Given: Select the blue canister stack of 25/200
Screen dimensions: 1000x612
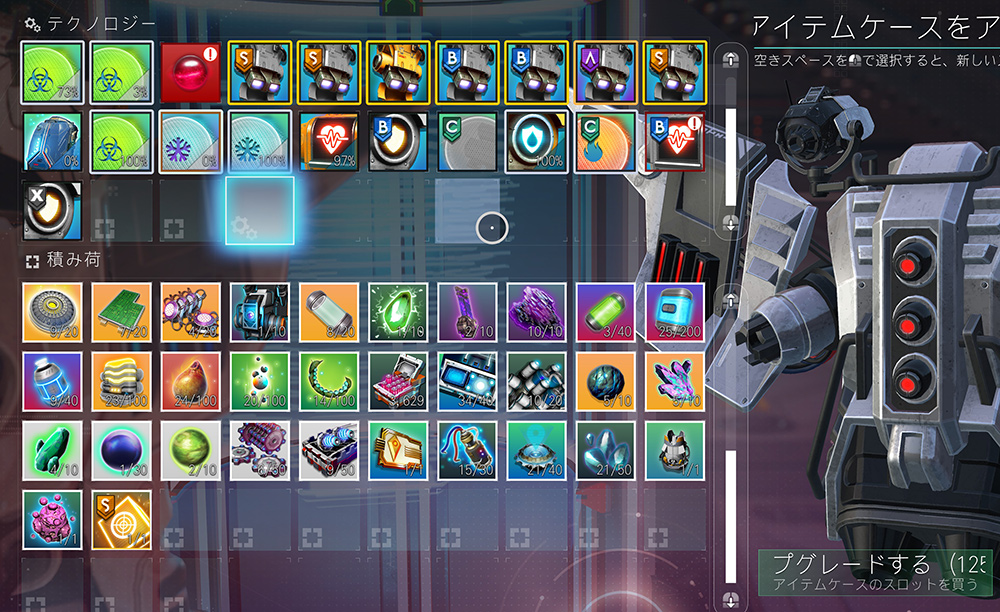Looking at the screenshot, I should 675,312.
